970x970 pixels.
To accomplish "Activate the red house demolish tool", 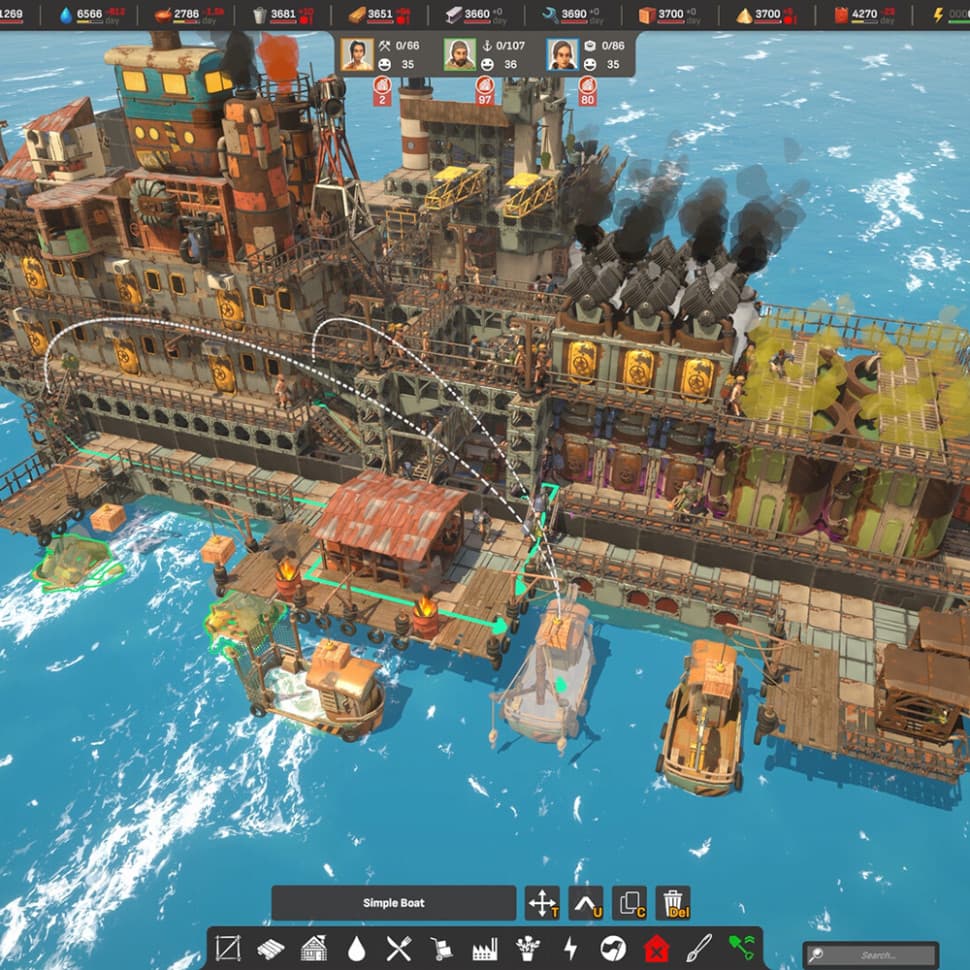I will (656, 948).
